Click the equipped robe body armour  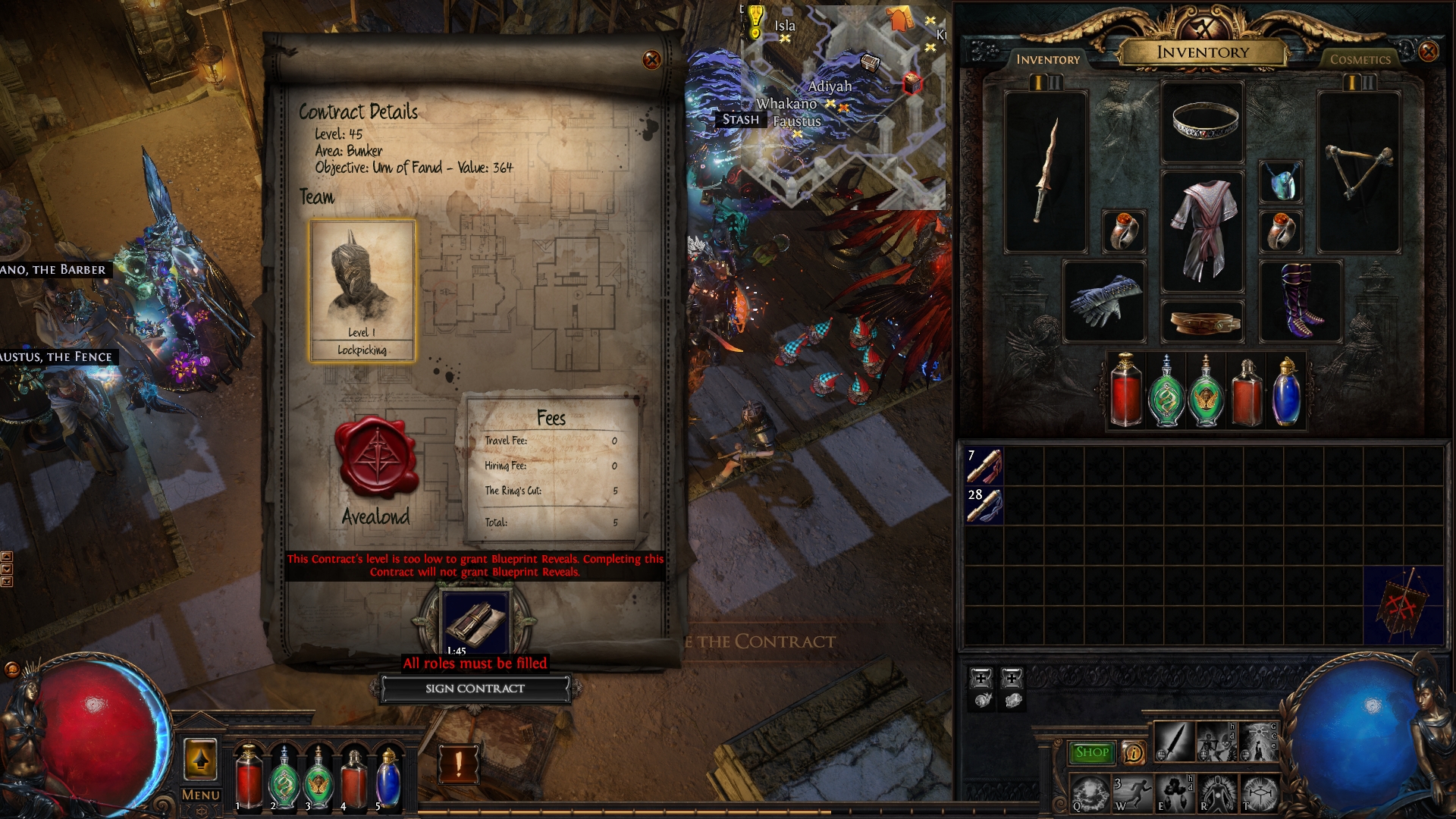click(x=1203, y=230)
